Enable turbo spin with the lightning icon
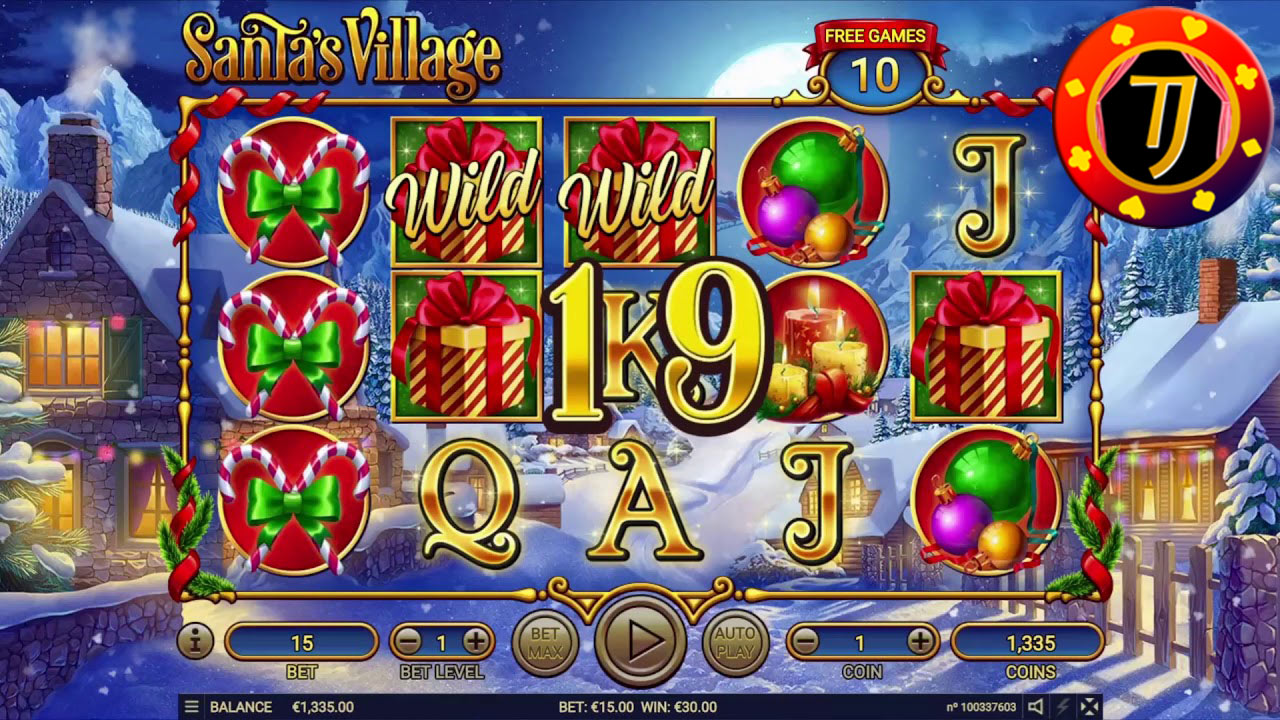Image resolution: width=1280 pixels, height=720 pixels. 1062,706
